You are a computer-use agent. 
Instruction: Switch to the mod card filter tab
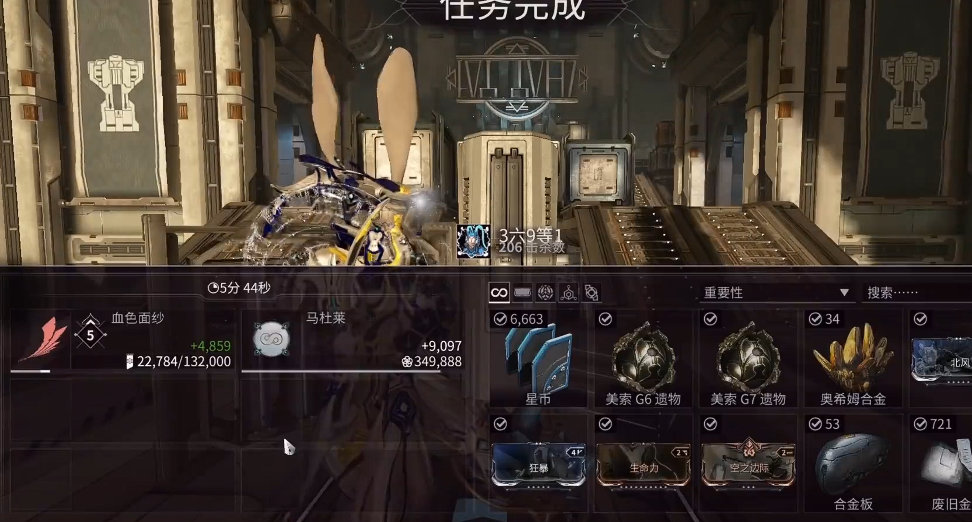(522, 292)
